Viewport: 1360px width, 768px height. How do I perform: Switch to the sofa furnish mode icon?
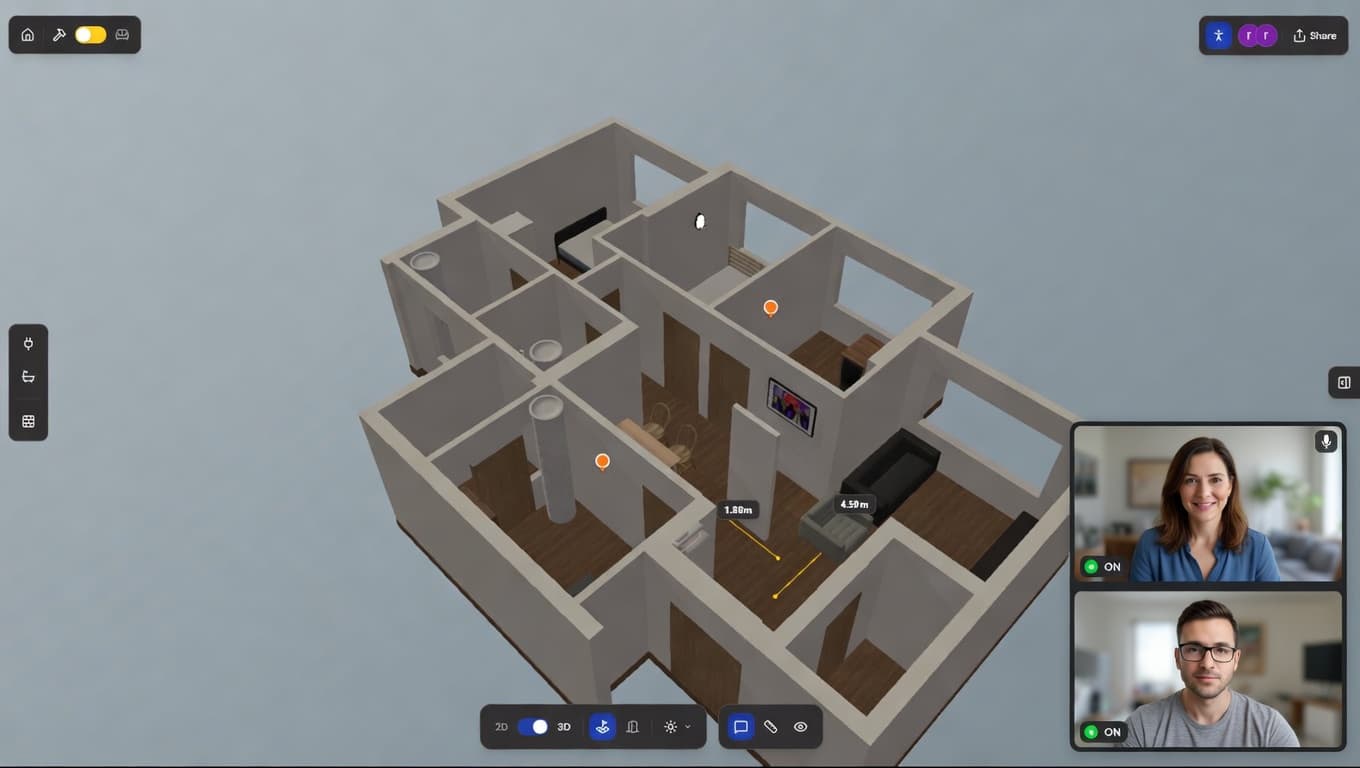click(x=122, y=35)
